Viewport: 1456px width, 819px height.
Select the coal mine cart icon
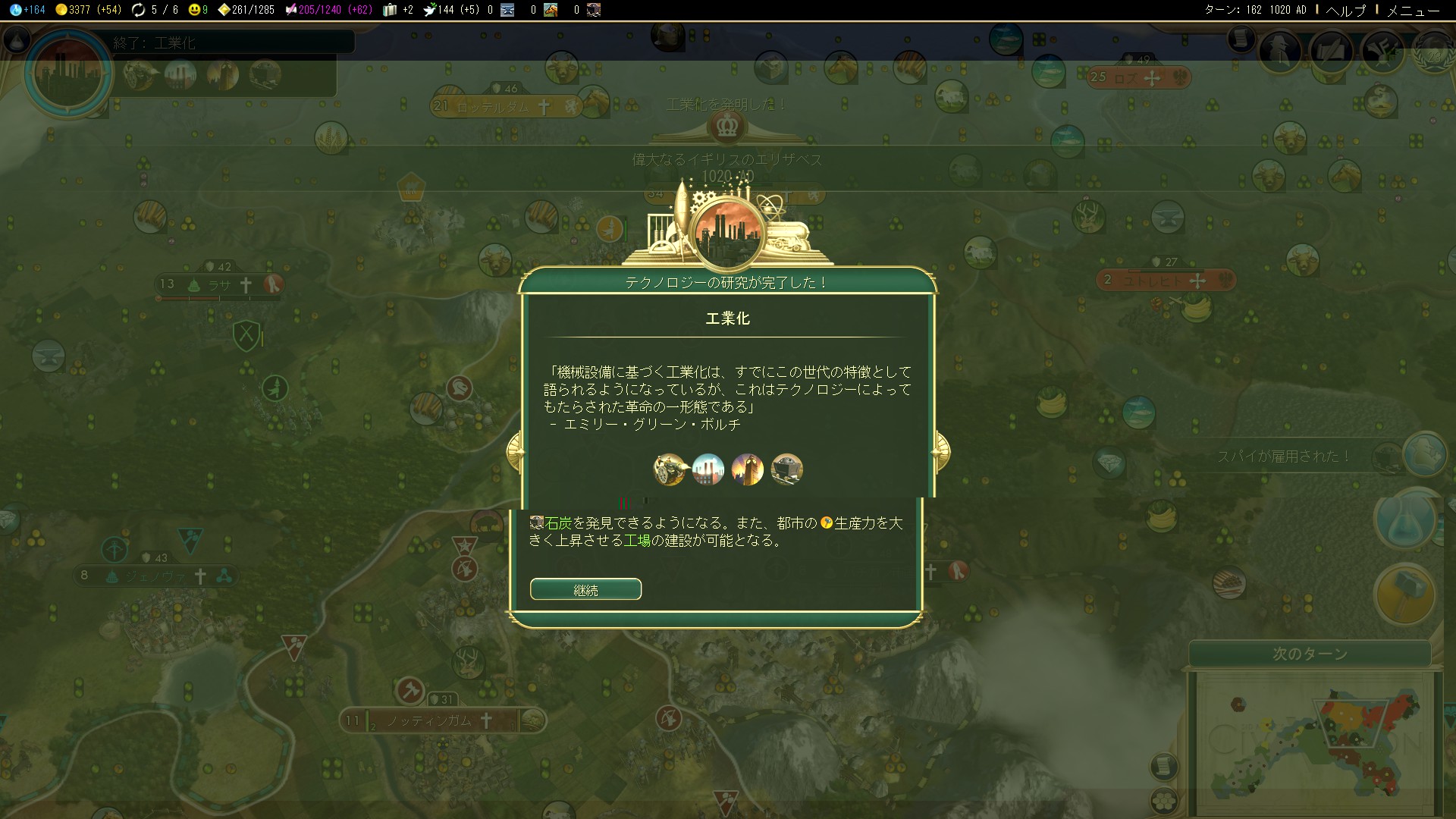tap(787, 469)
